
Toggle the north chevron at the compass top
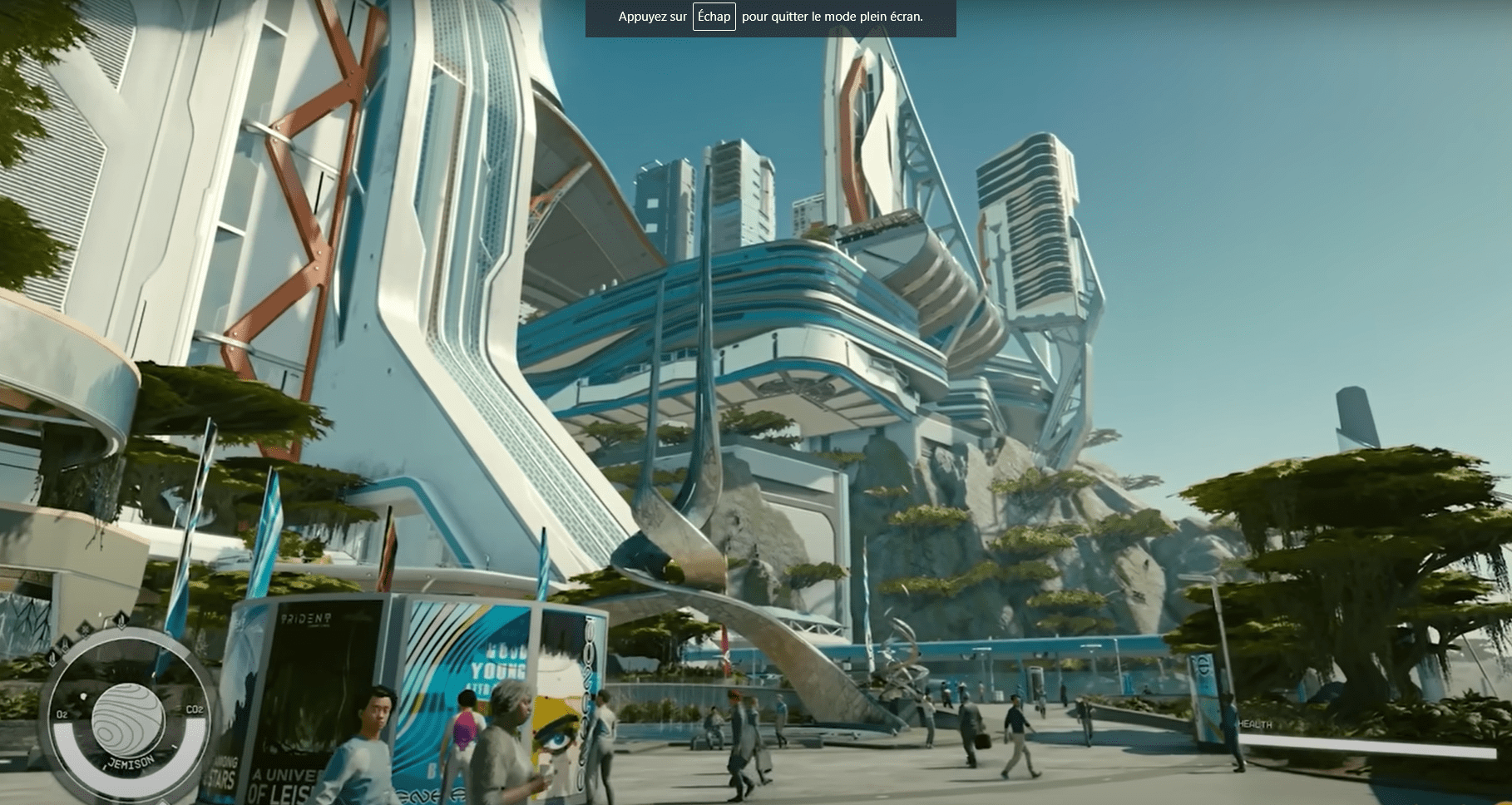[121, 628]
